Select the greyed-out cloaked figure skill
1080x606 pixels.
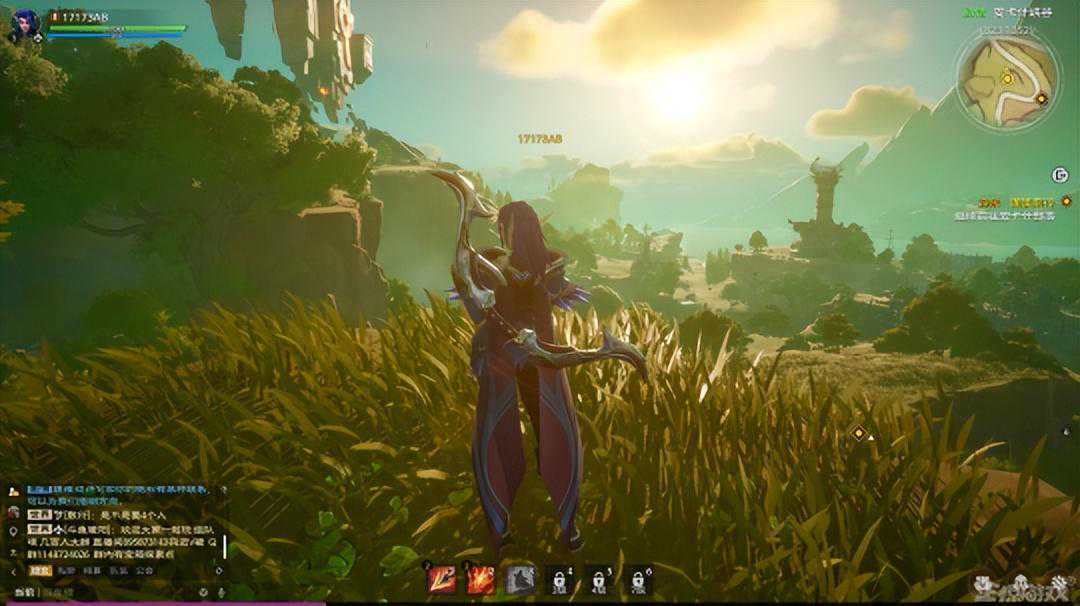click(x=519, y=579)
